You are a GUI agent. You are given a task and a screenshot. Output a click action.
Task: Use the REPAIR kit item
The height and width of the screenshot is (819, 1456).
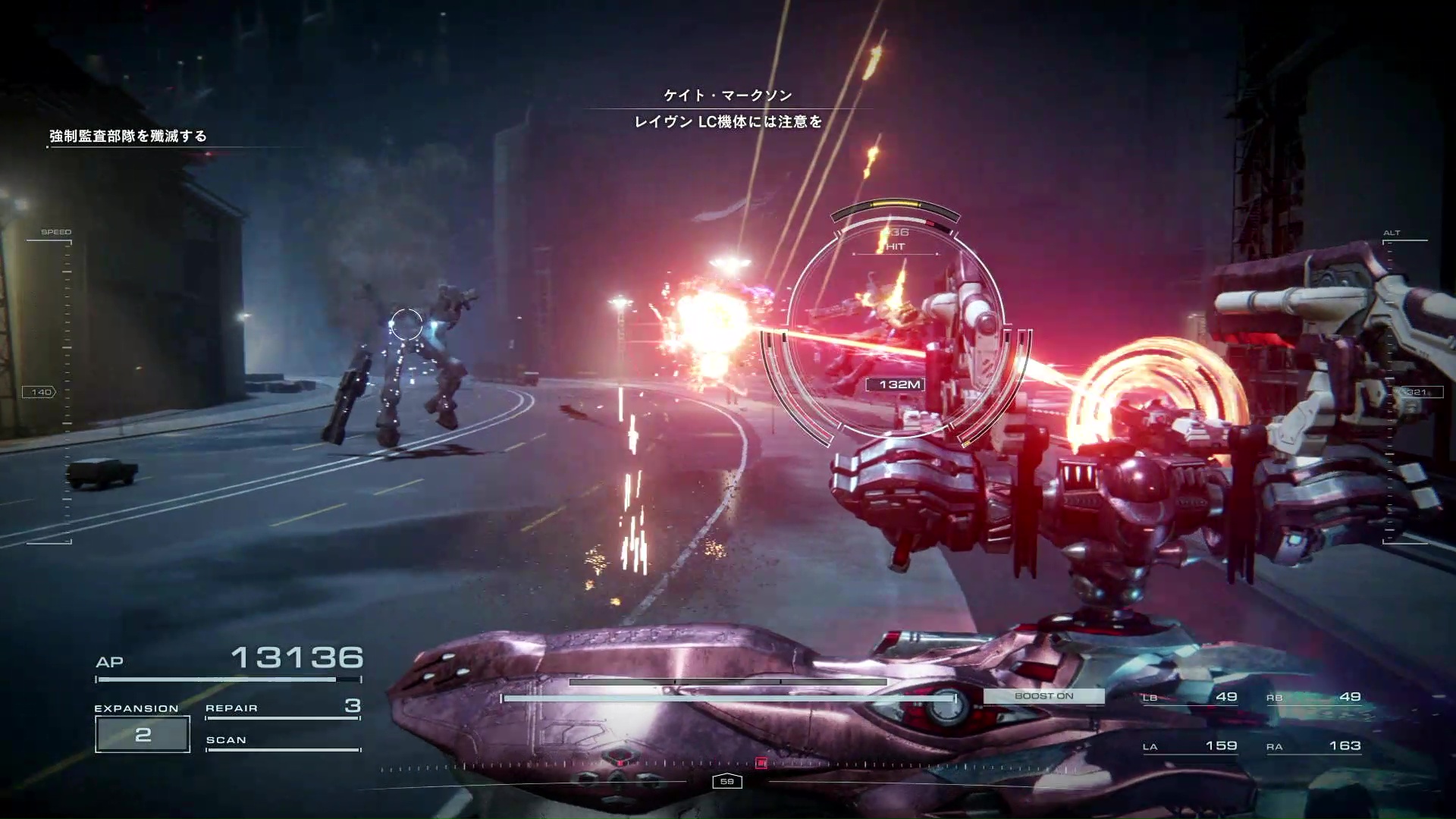282,708
